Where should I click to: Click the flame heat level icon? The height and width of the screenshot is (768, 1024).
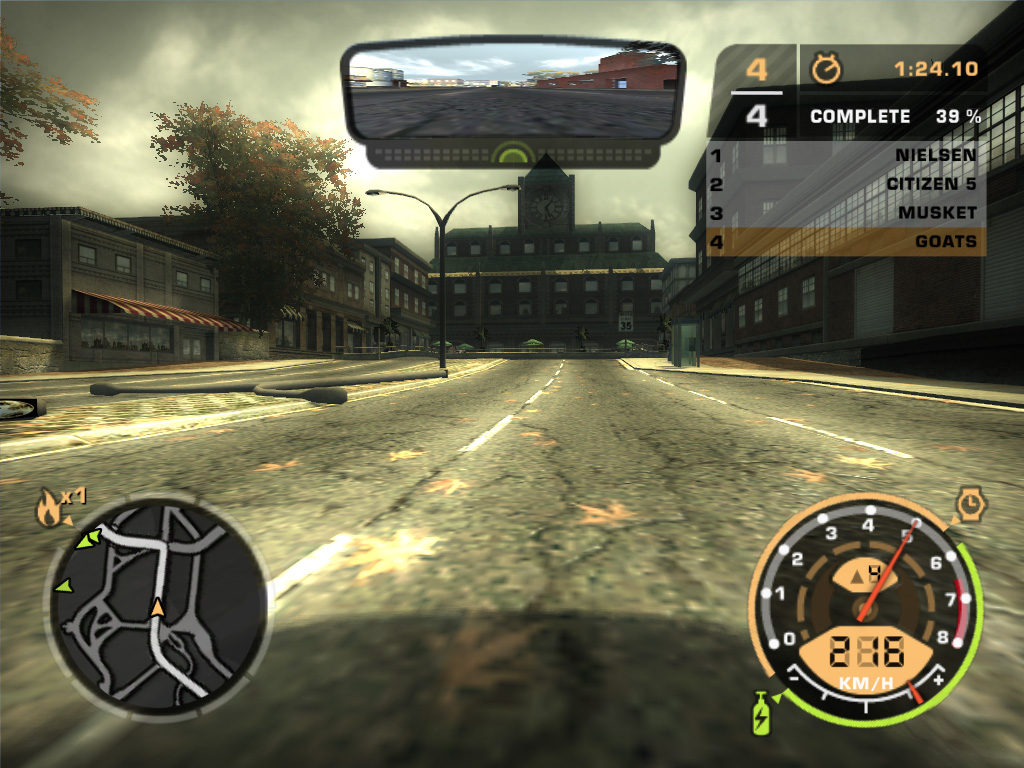(47, 511)
